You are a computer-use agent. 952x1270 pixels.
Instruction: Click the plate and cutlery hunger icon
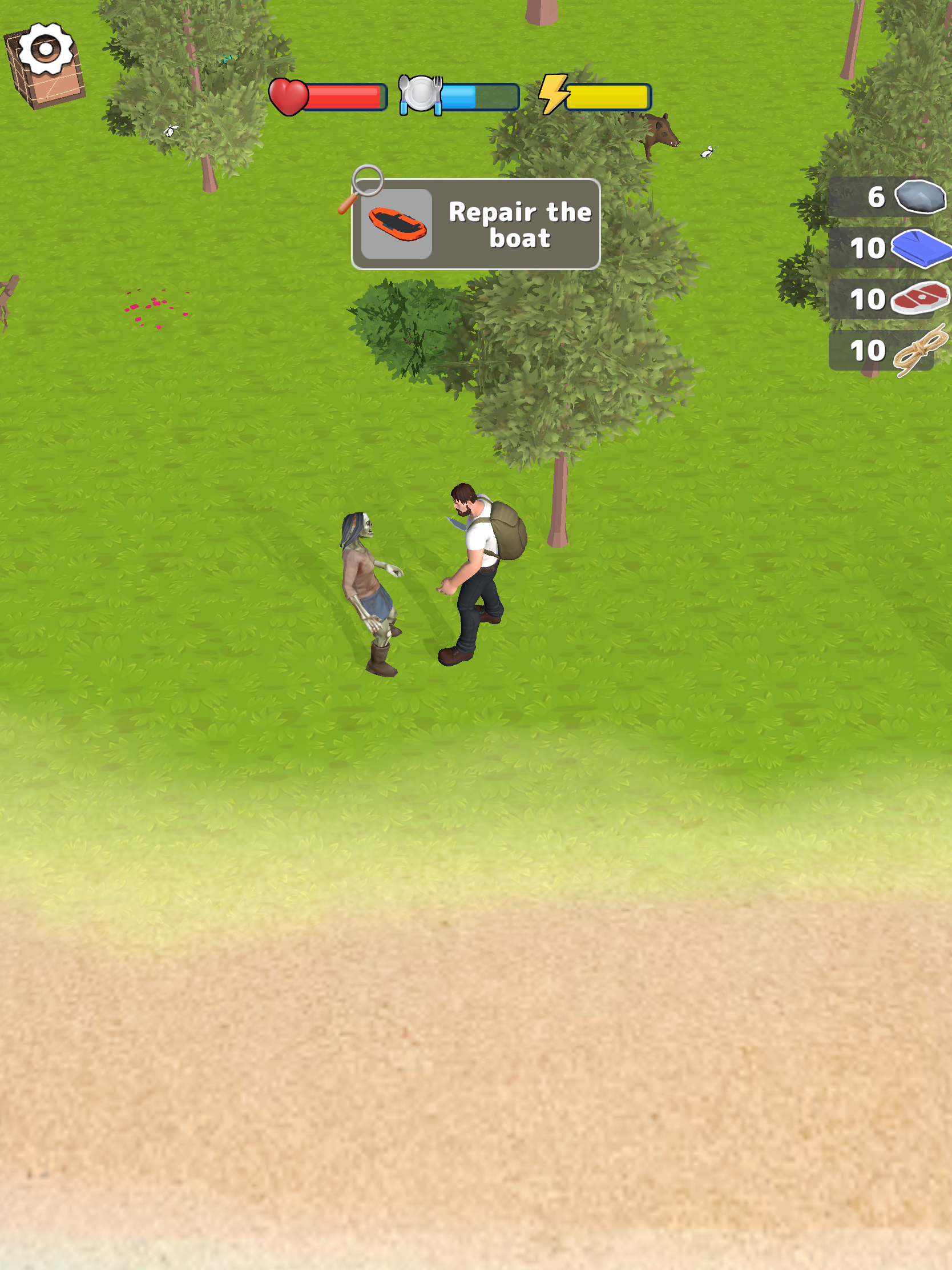tap(422, 95)
